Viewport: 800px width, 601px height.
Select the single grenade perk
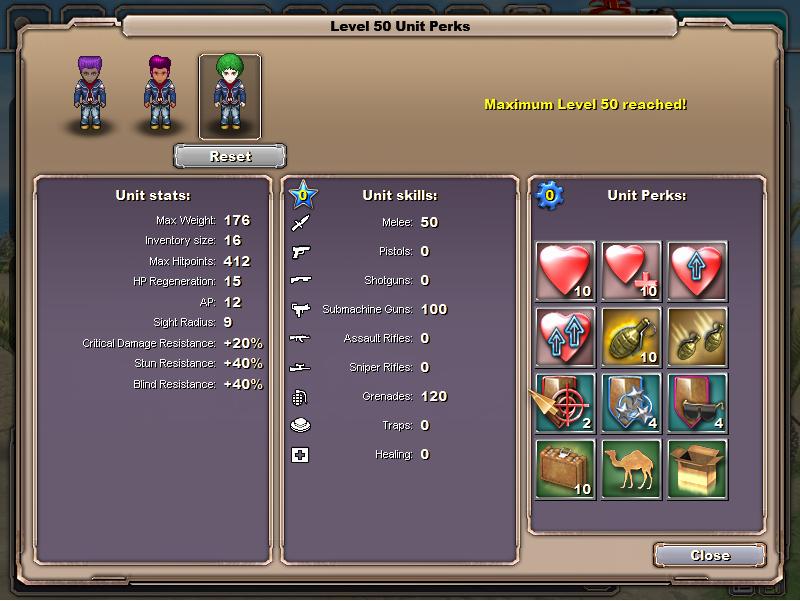click(631, 336)
